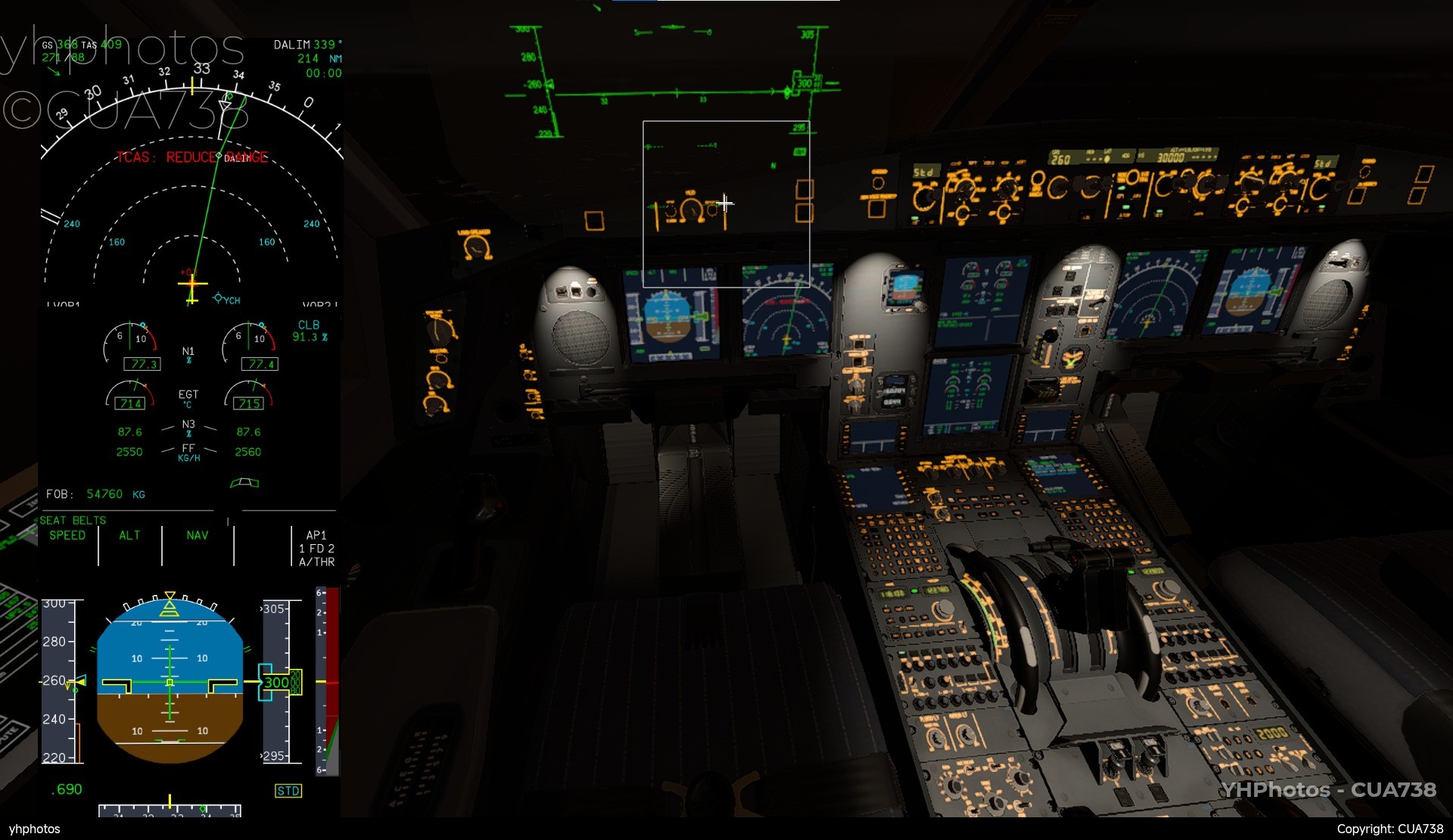The width and height of the screenshot is (1453, 840).
Task: Click the airspeed tape on the pop-out PFD
Action: (59, 681)
